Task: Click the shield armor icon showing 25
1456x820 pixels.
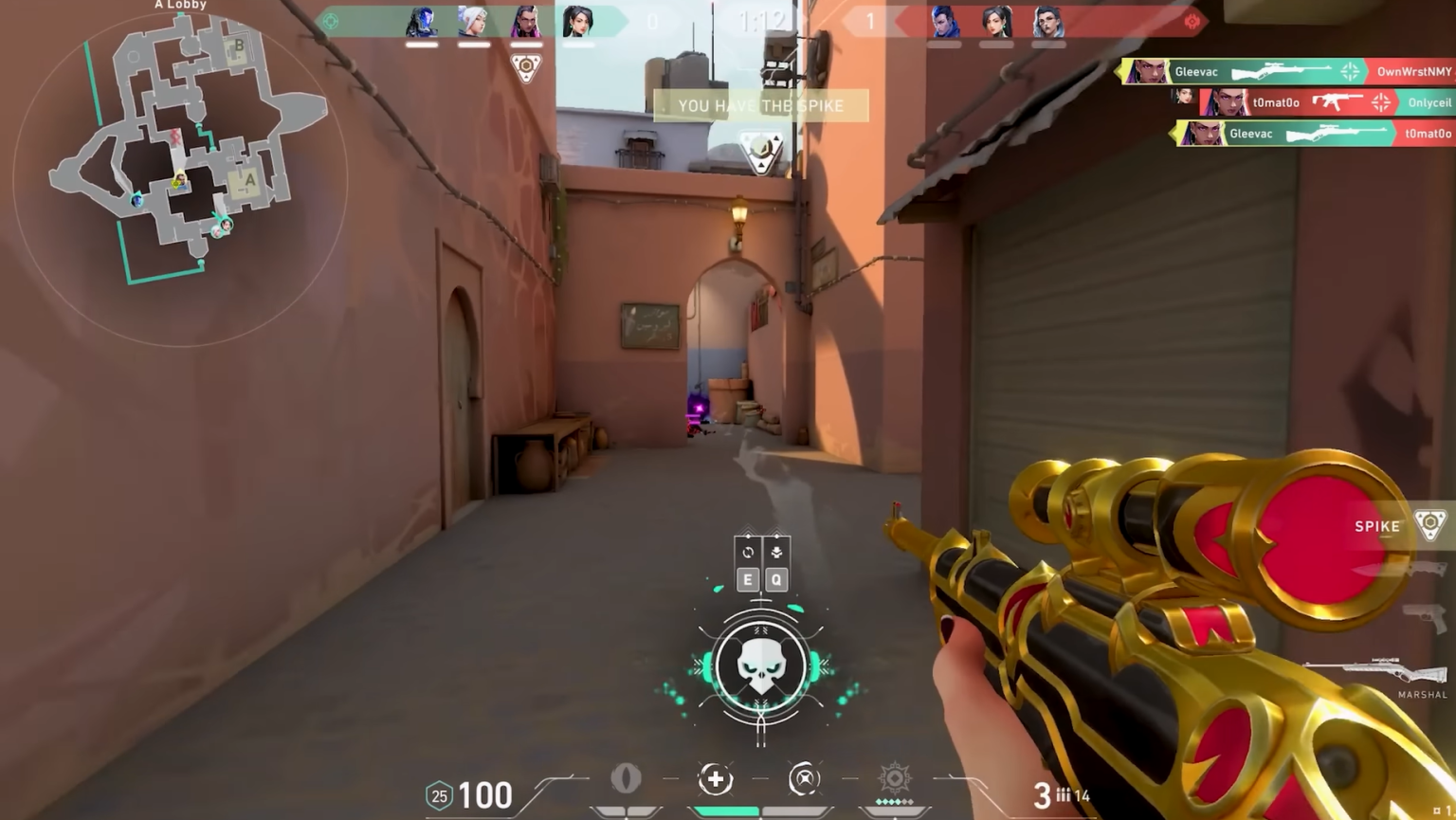Action: pyautogui.click(x=438, y=796)
